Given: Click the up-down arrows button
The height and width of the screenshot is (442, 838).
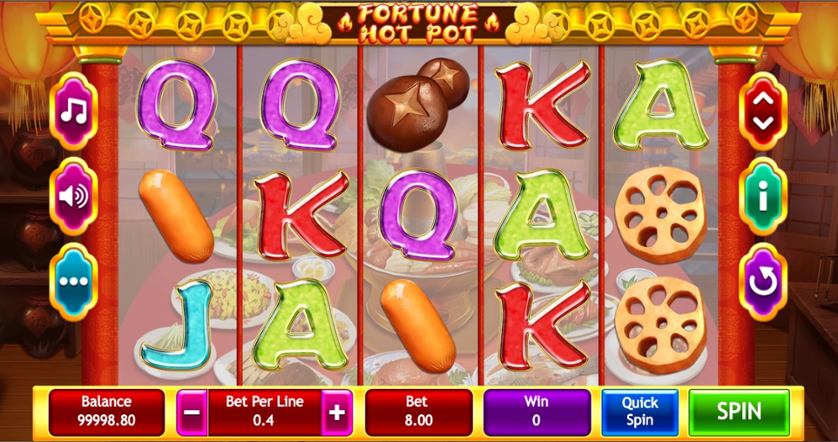Looking at the screenshot, I should [x=763, y=110].
